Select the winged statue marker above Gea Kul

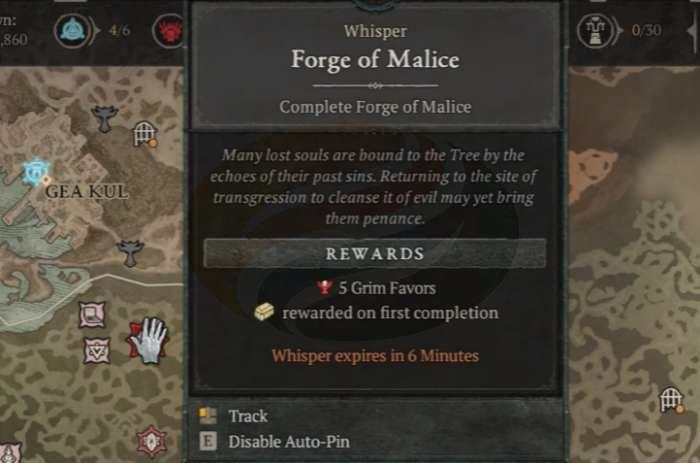[x=104, y=119]
